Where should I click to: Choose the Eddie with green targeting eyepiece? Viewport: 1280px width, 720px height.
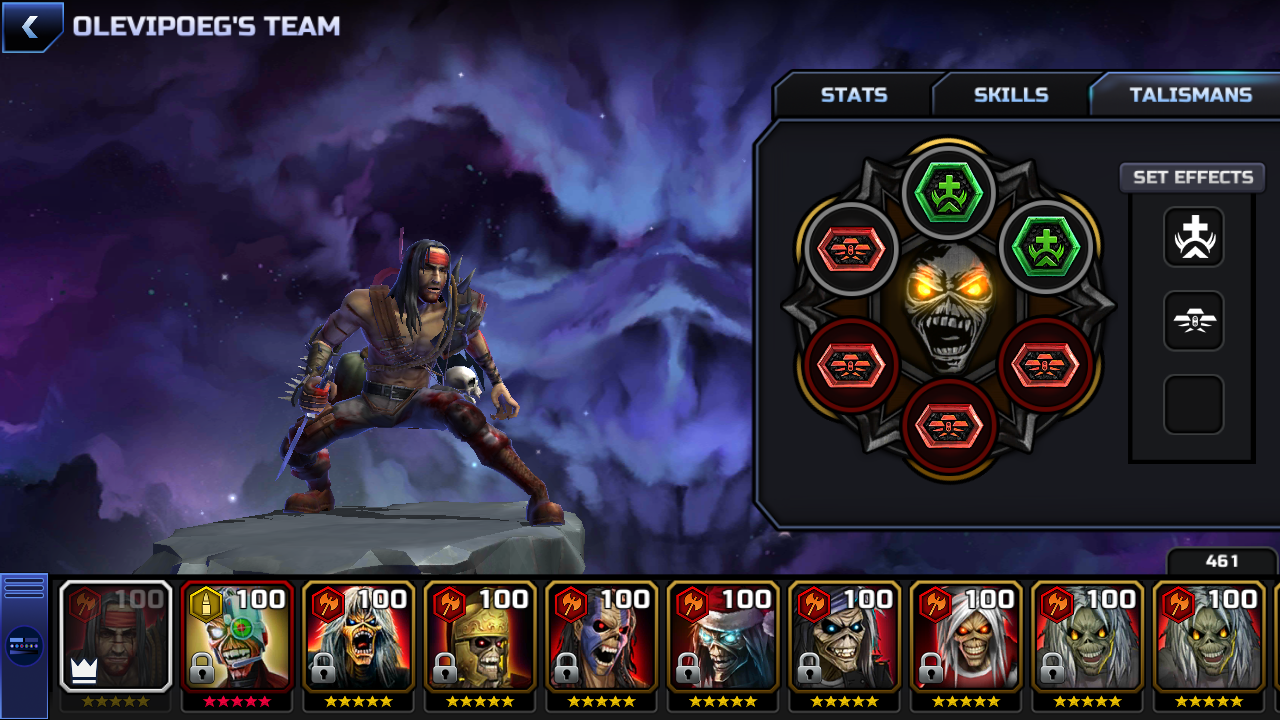click(237, 637)
